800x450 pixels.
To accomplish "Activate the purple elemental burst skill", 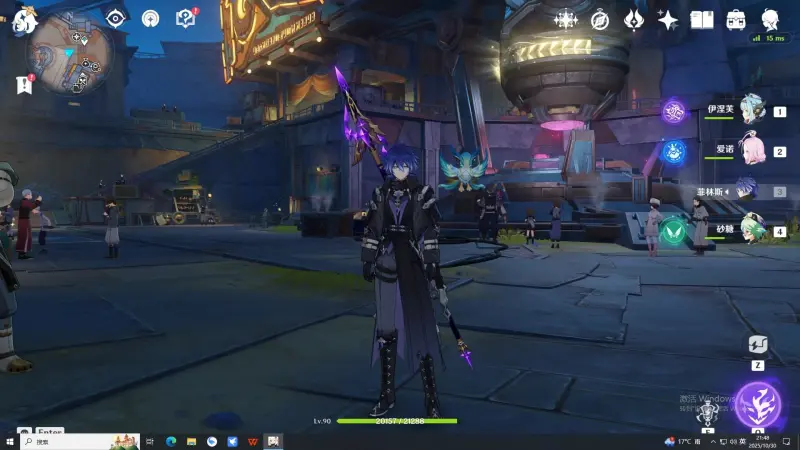I will [757, 404].
